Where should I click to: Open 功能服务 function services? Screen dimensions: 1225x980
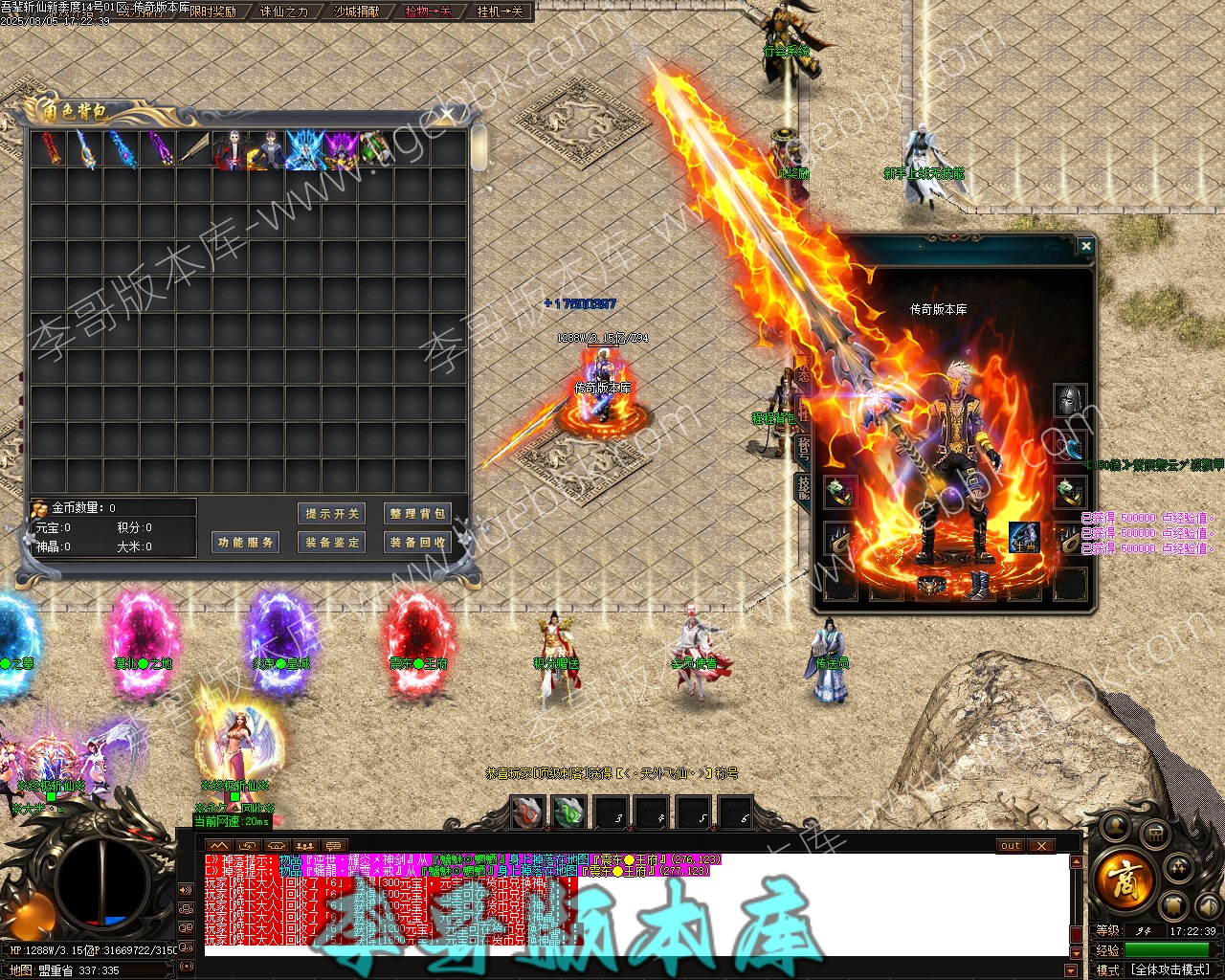pyautogui.click(x=246, y=543)
